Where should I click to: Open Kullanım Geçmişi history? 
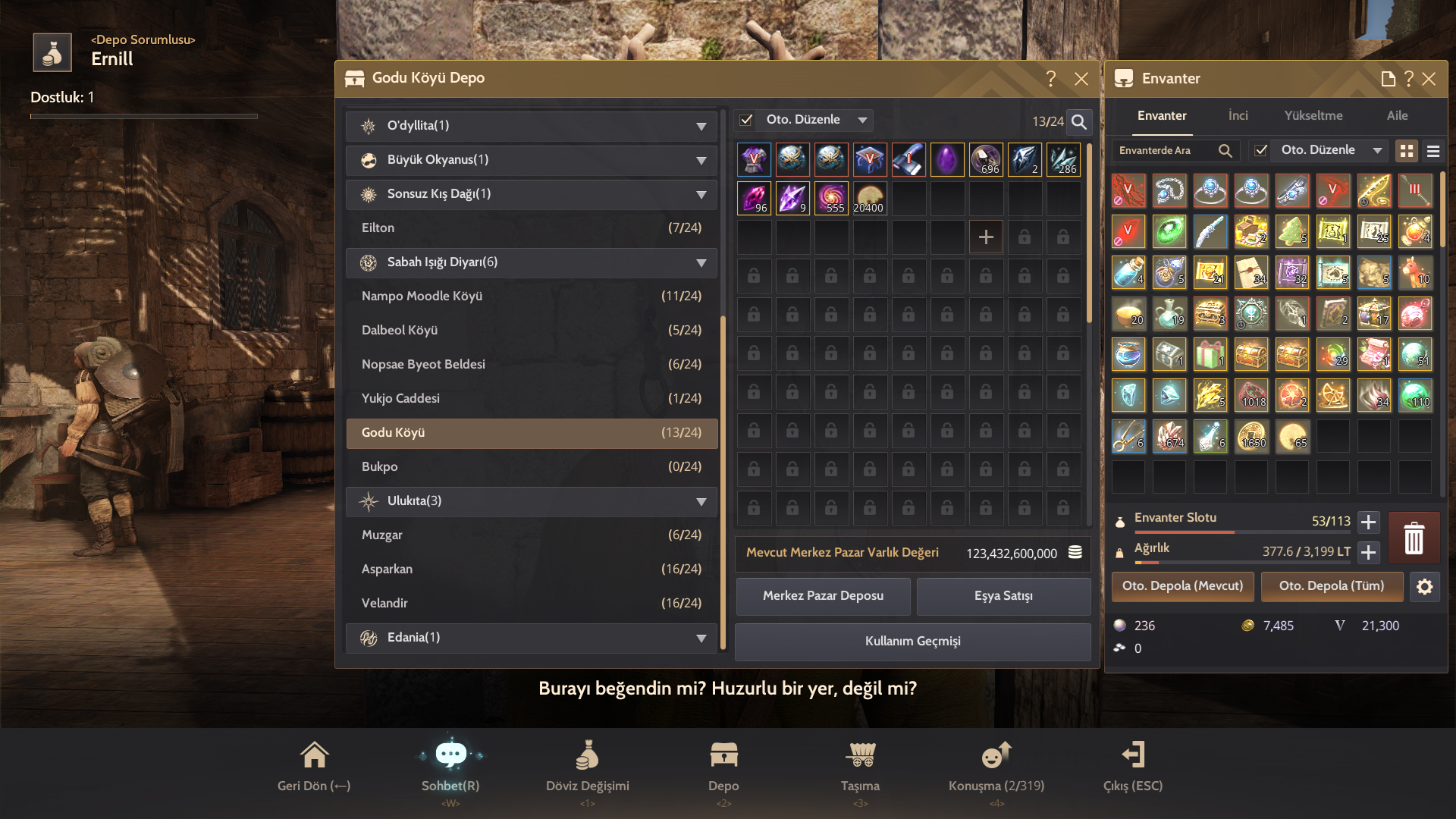(912, 642)
